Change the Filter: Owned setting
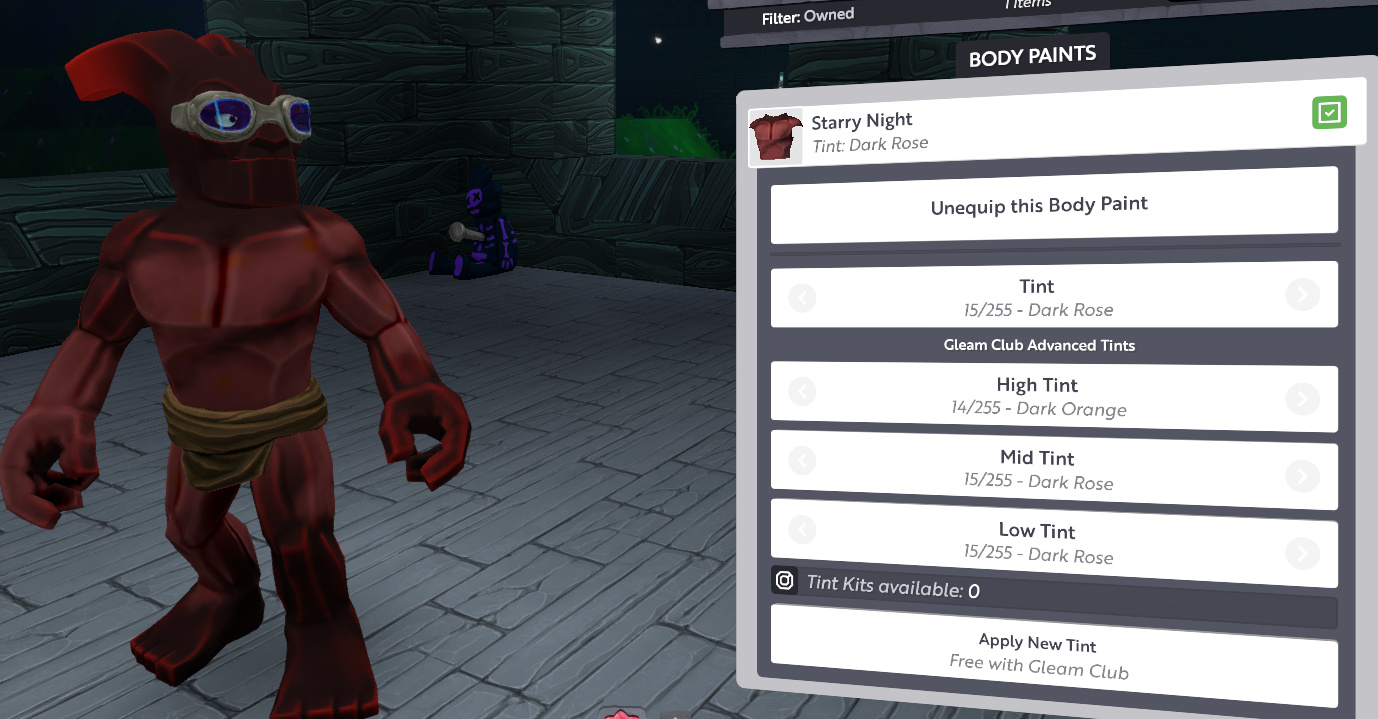Viewport: 1378px width, 719px height. tap(808, 17)
